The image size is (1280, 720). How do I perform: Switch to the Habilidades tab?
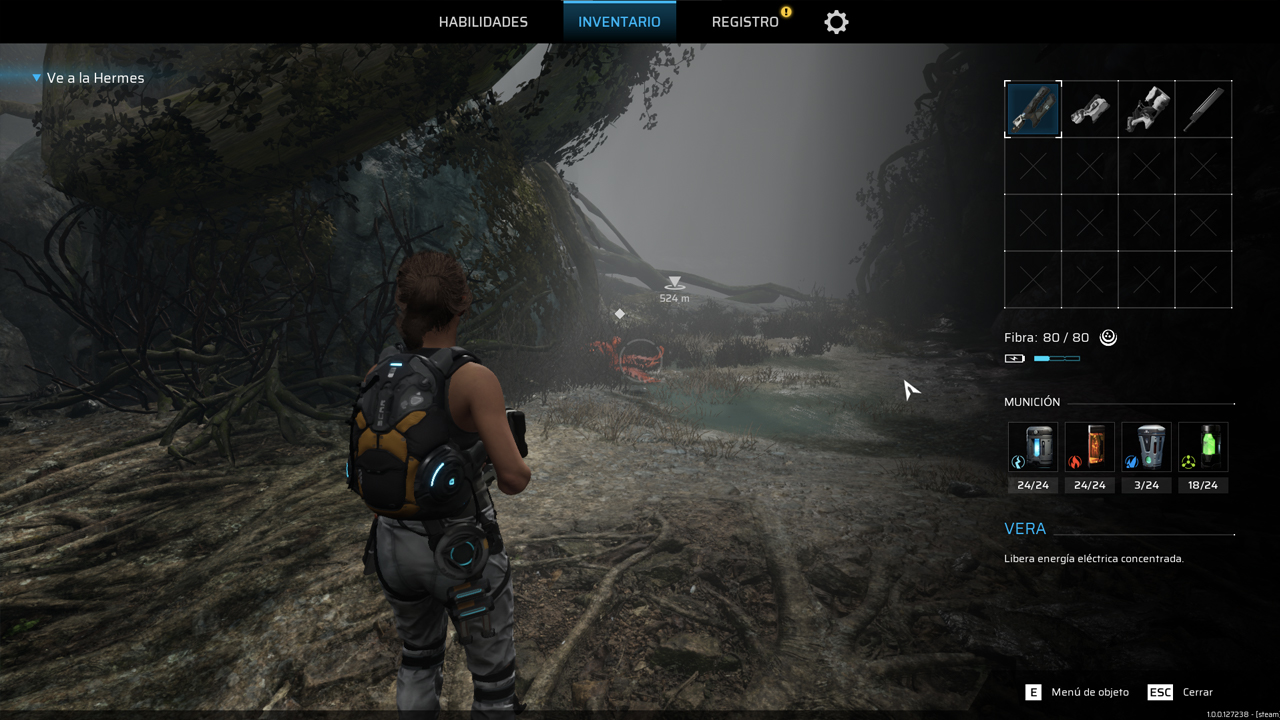pyautogui.click(x=483, y=22)
